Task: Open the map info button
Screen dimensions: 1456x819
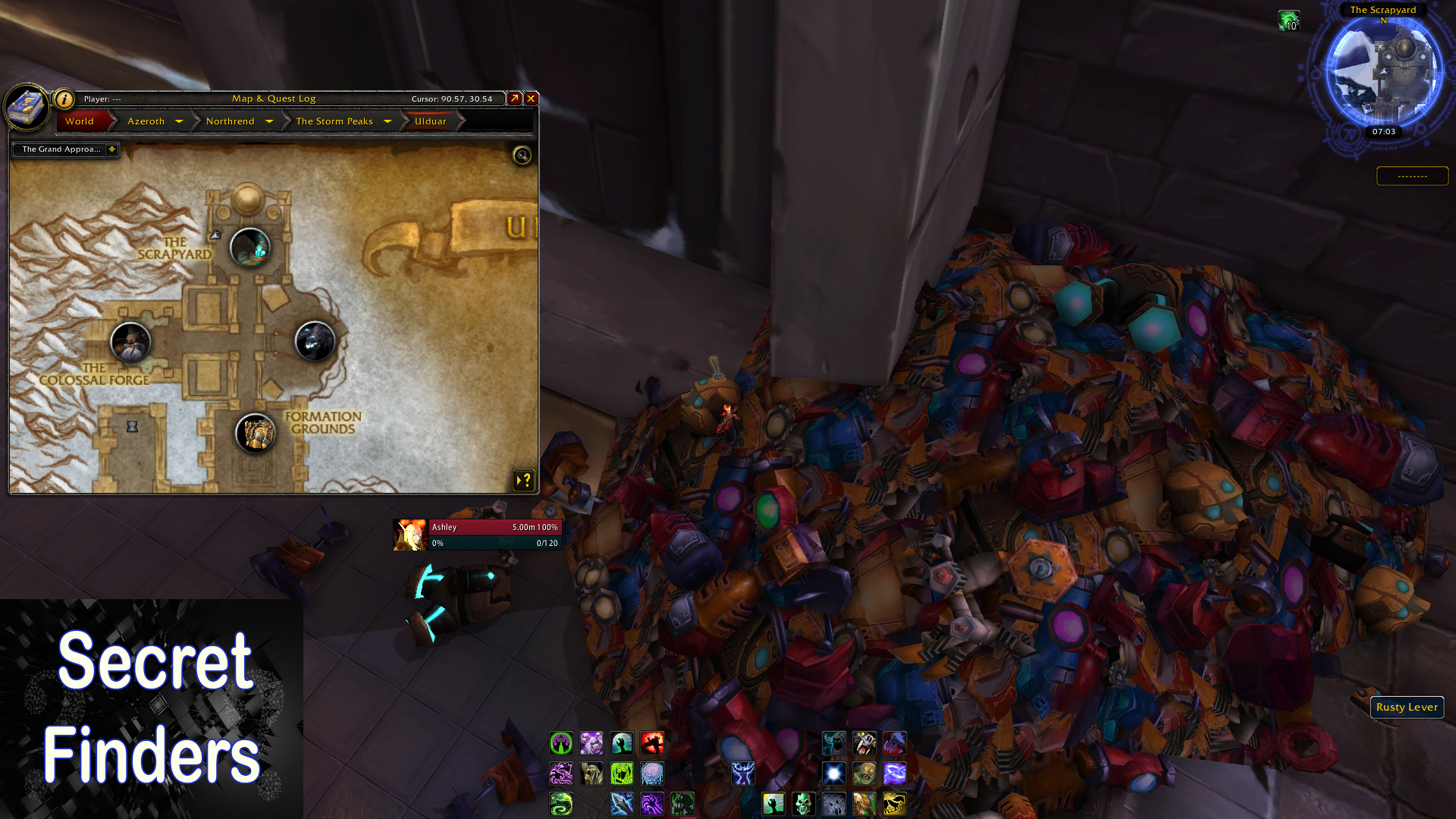Action: point(64,99)
